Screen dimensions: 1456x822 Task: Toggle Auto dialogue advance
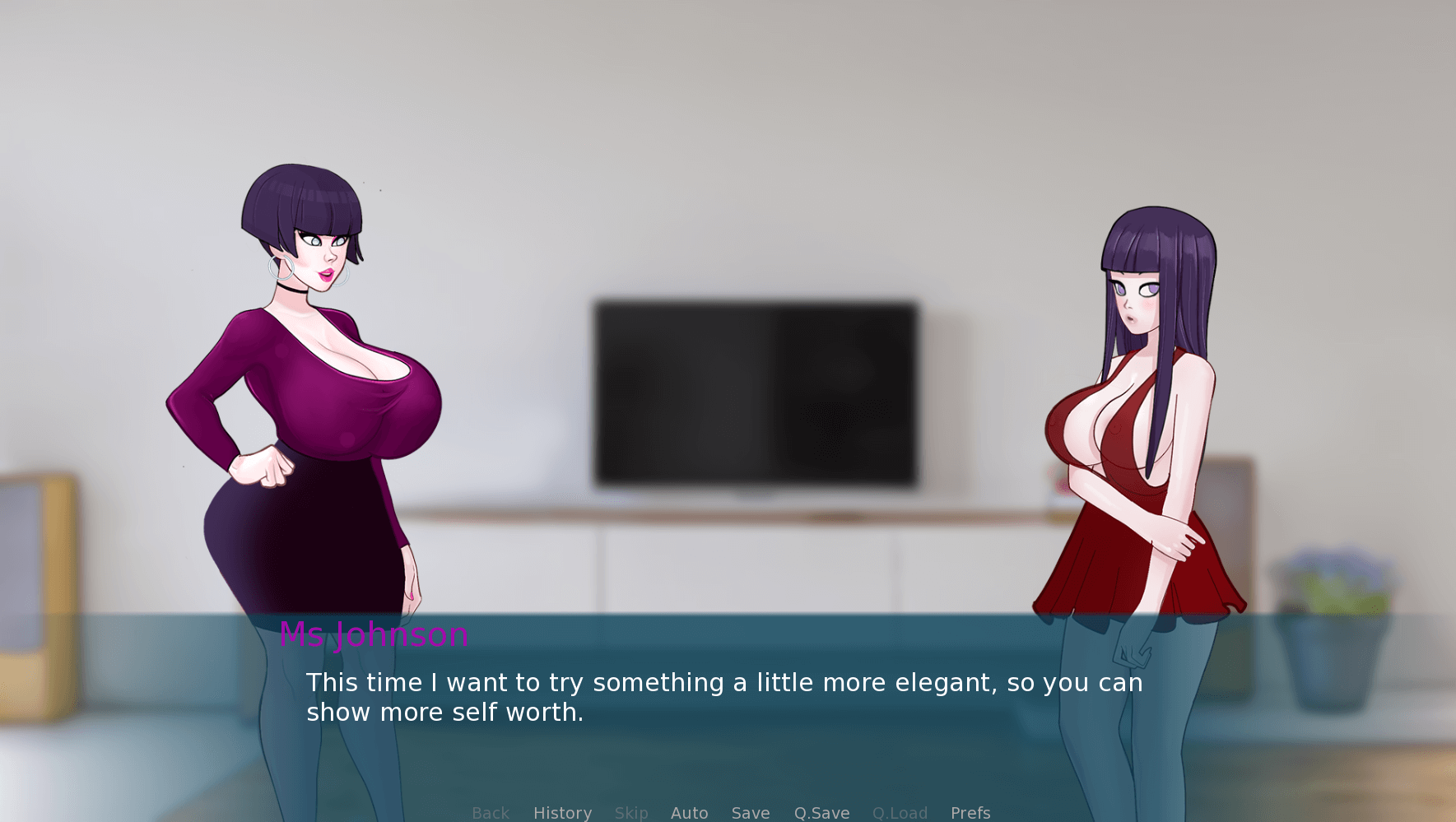point(689,813)
